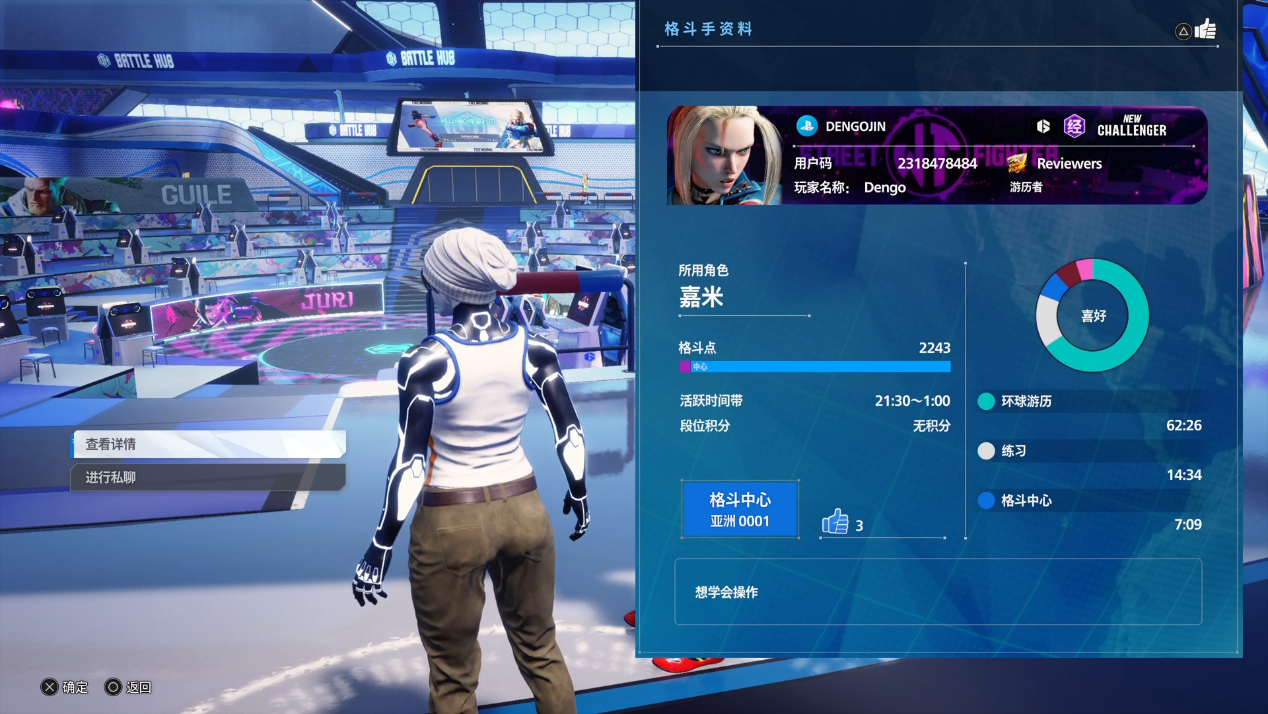The width and height of the screenshot is (1268, 714).
Task: Select the 查看详情 menu option
Action: pos(209,444)
